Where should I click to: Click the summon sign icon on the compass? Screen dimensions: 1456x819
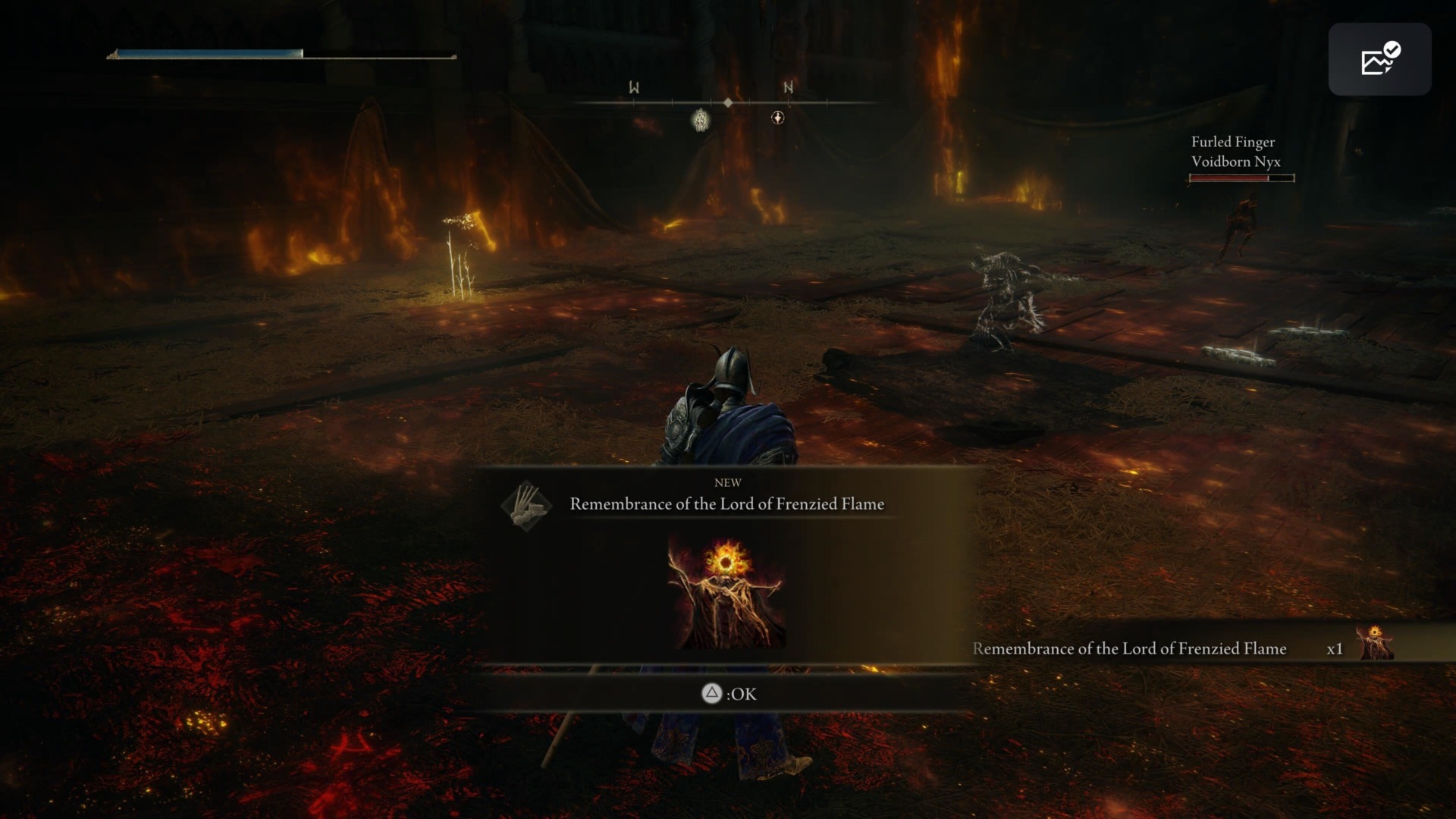[x=778, y=119]
